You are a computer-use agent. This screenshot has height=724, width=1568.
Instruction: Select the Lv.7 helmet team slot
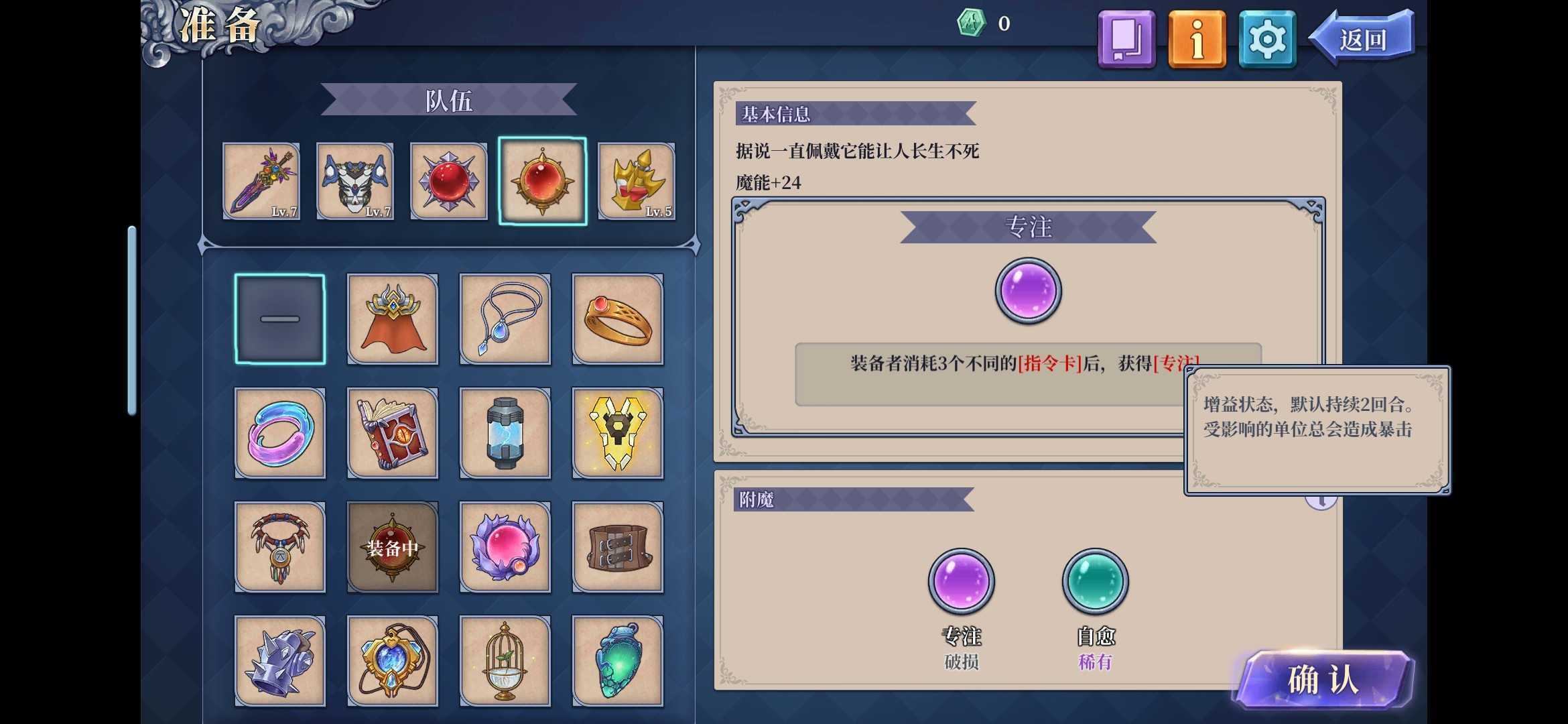[x=355, y=181]
